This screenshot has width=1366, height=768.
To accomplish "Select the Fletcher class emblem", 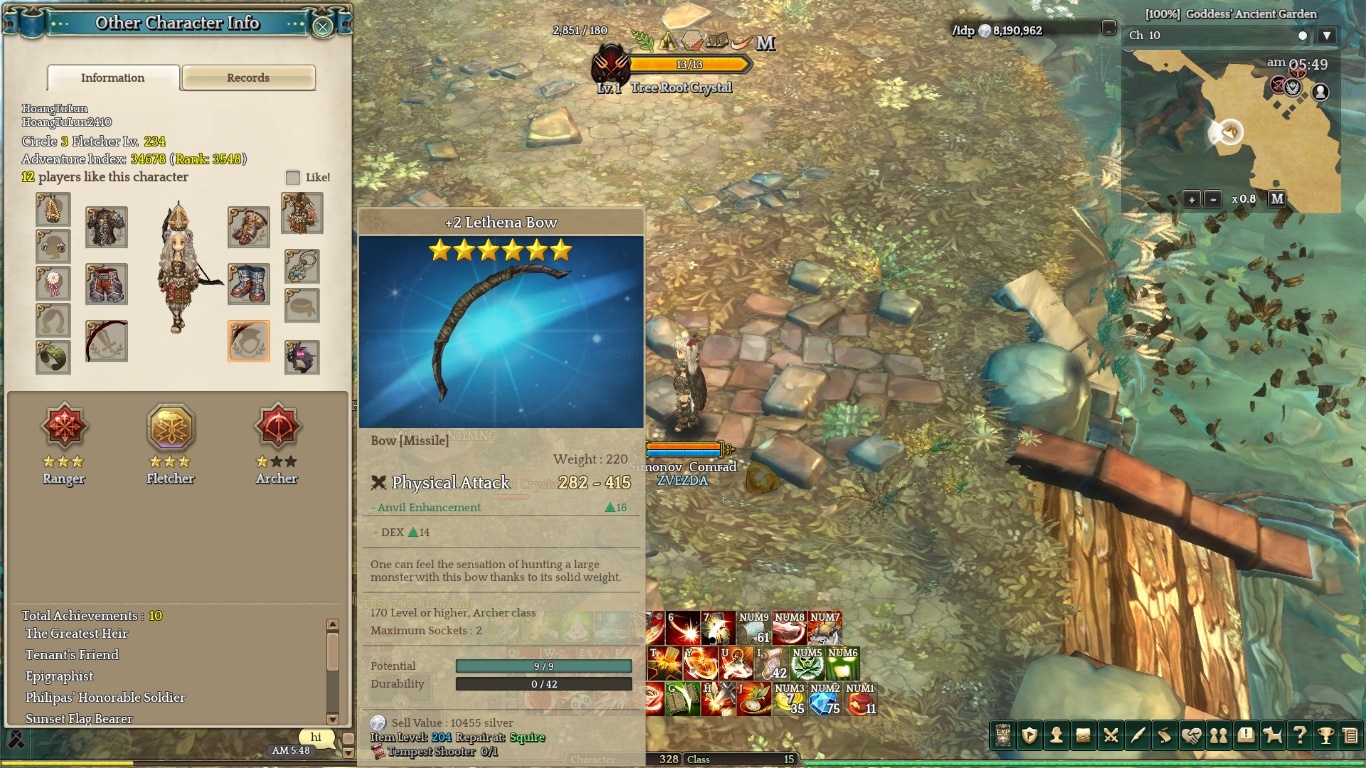I will tap(171, 429).
